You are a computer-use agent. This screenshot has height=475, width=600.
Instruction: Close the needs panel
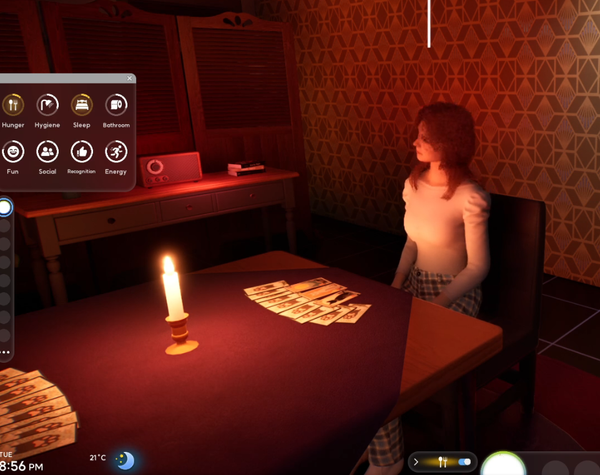(x=129, y=78)
